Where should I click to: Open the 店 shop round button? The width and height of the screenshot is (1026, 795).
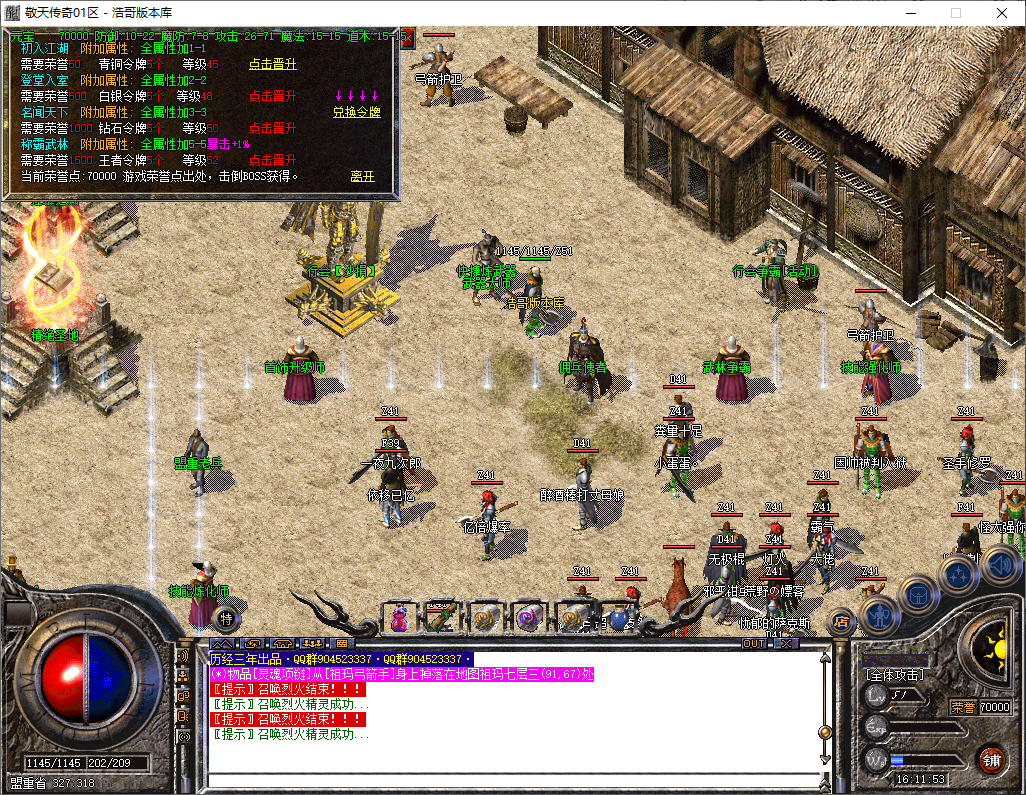(843, 621)
